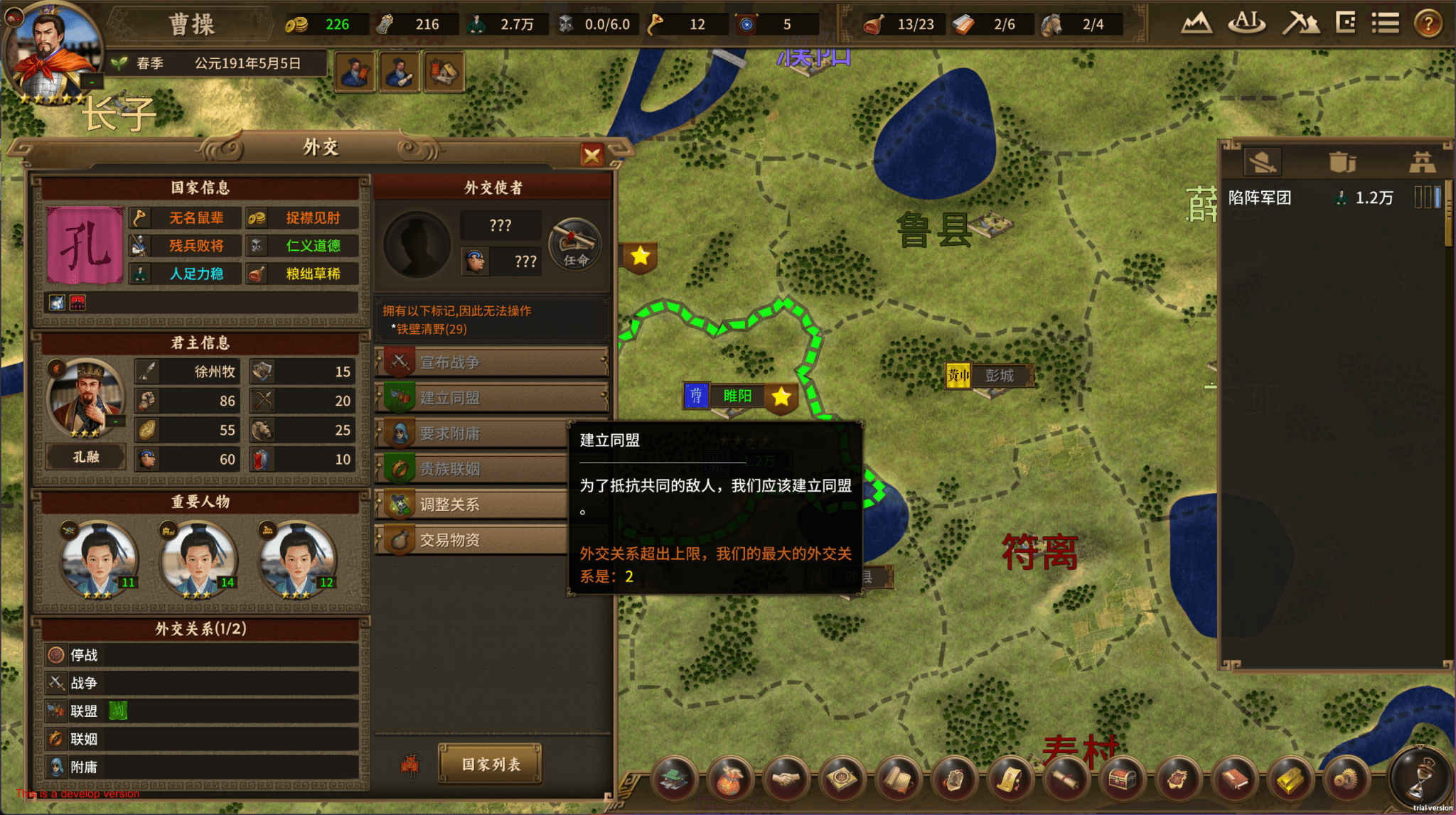Screen dimensions: 1456x815
Task: Open the AI settings icon at top right
Action: click(1246, 23)
